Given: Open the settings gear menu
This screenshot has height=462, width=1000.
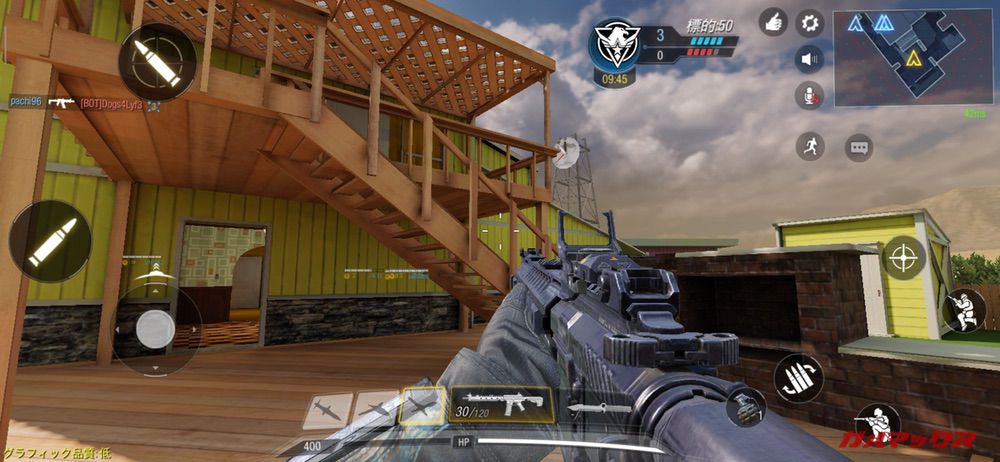Looking at the screenshot, I should (809, 22).
